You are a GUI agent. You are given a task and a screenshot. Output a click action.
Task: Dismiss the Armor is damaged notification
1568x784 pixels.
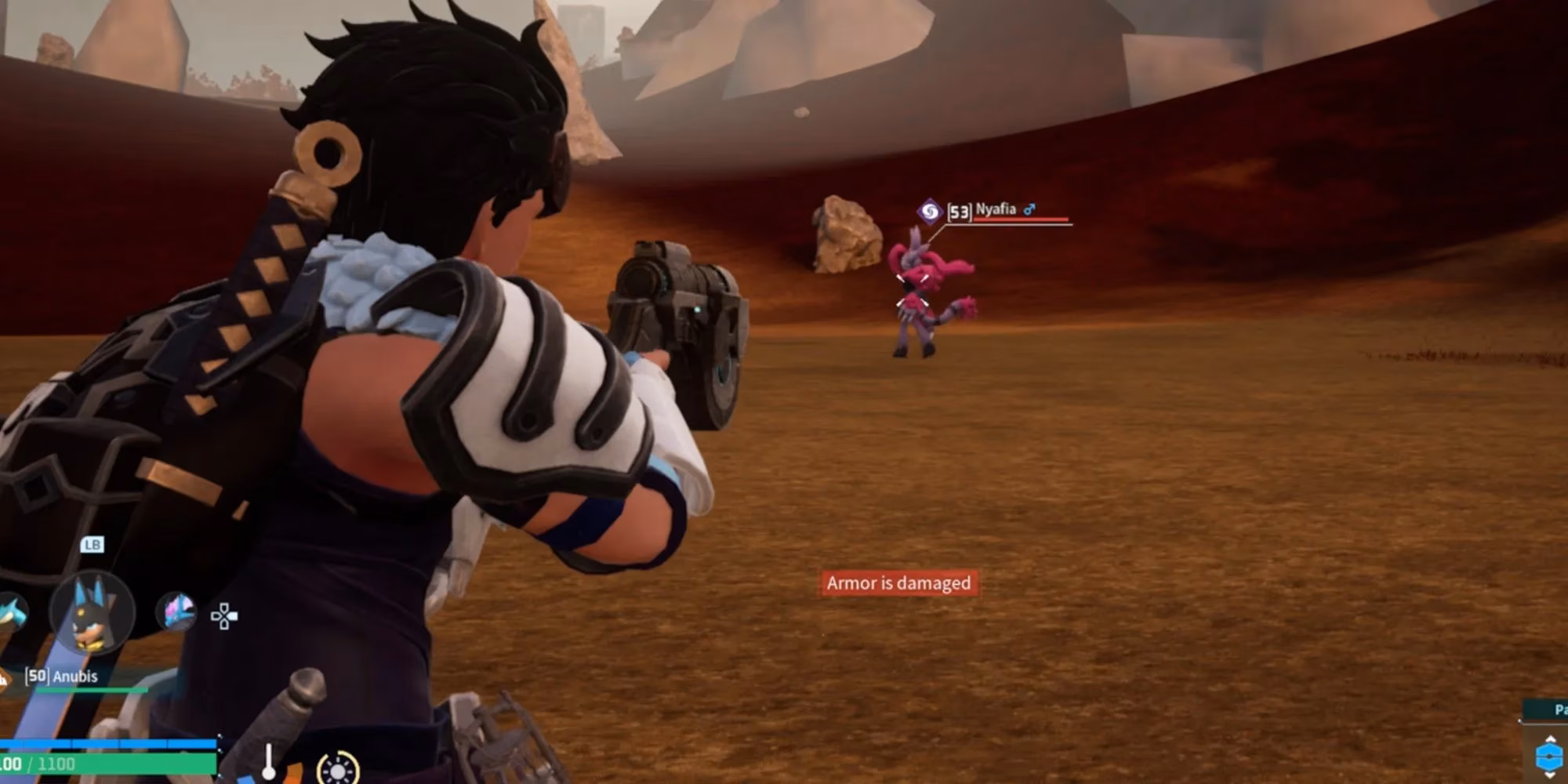(898, 583)
